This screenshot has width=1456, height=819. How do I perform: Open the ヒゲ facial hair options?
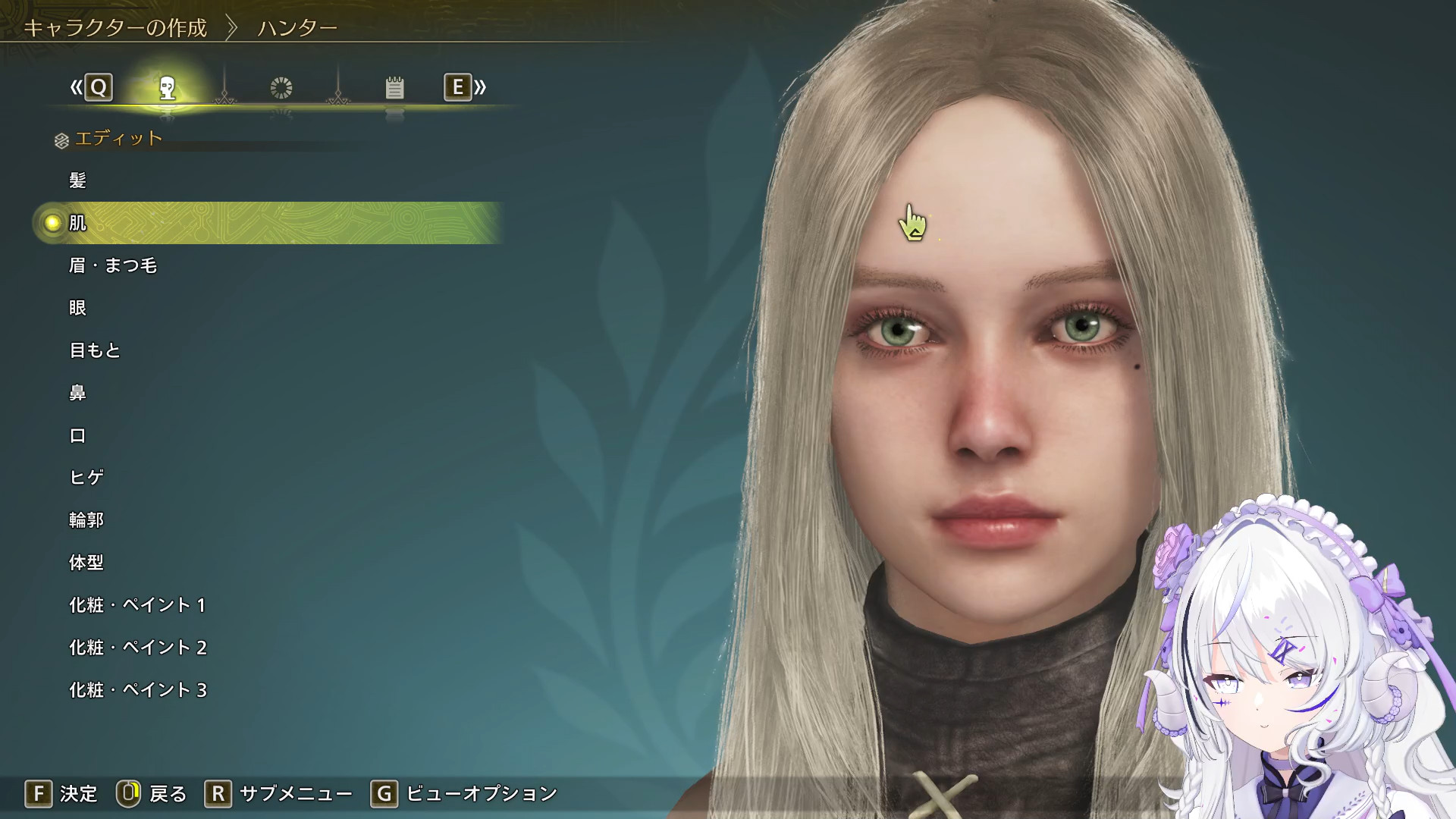86,478
